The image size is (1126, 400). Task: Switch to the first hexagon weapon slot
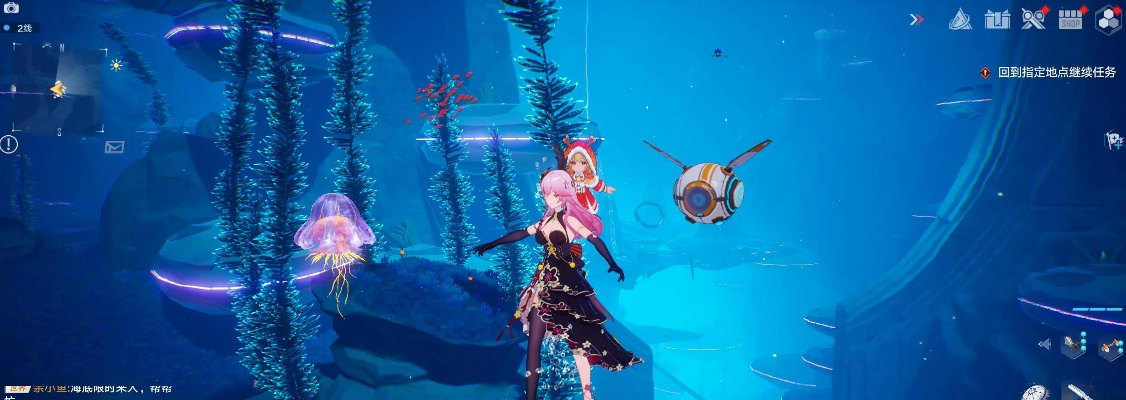click(x=1072, y=345)
